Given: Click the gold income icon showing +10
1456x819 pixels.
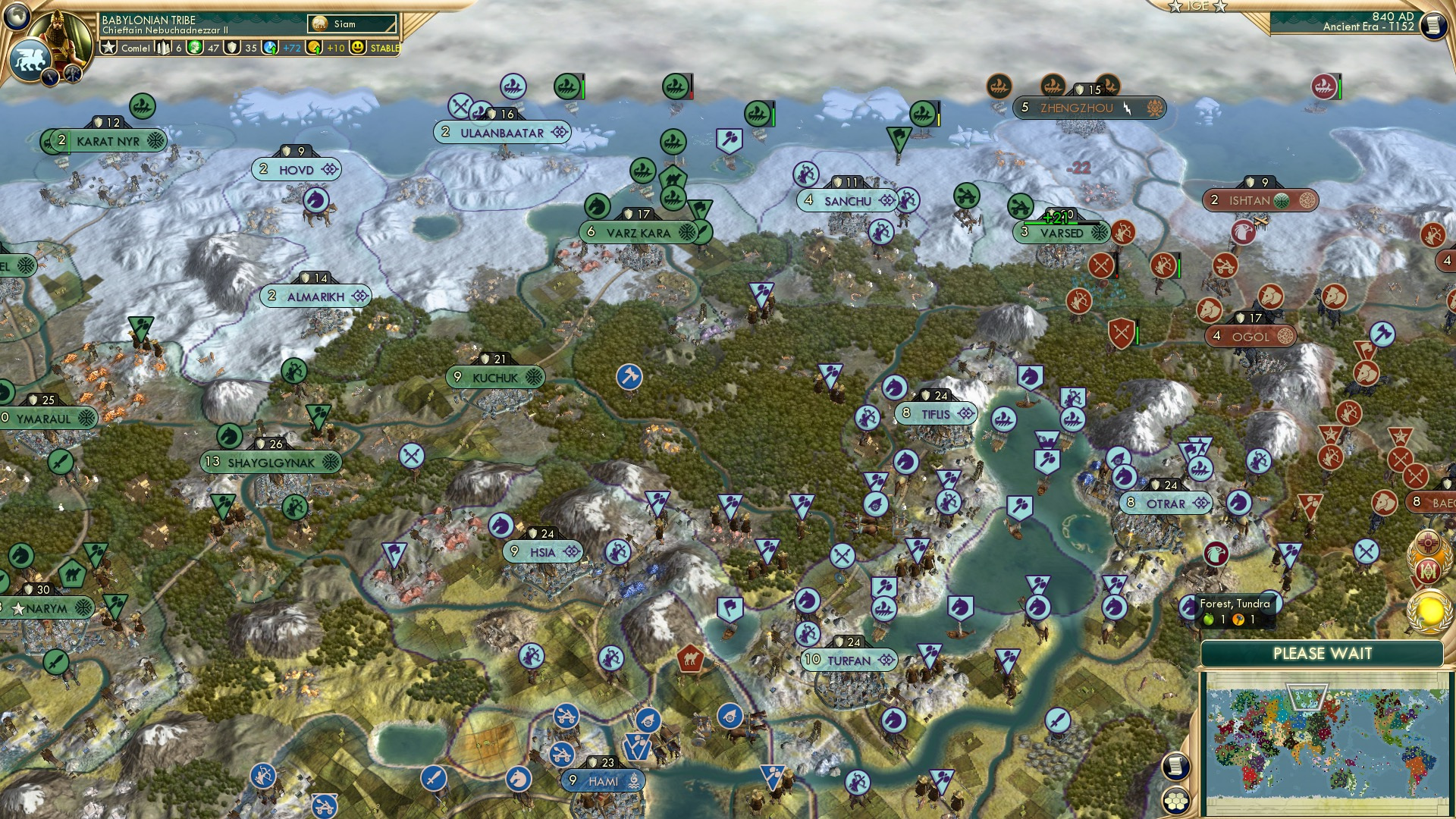Looking at the screenshot, I should click(315, 48).
